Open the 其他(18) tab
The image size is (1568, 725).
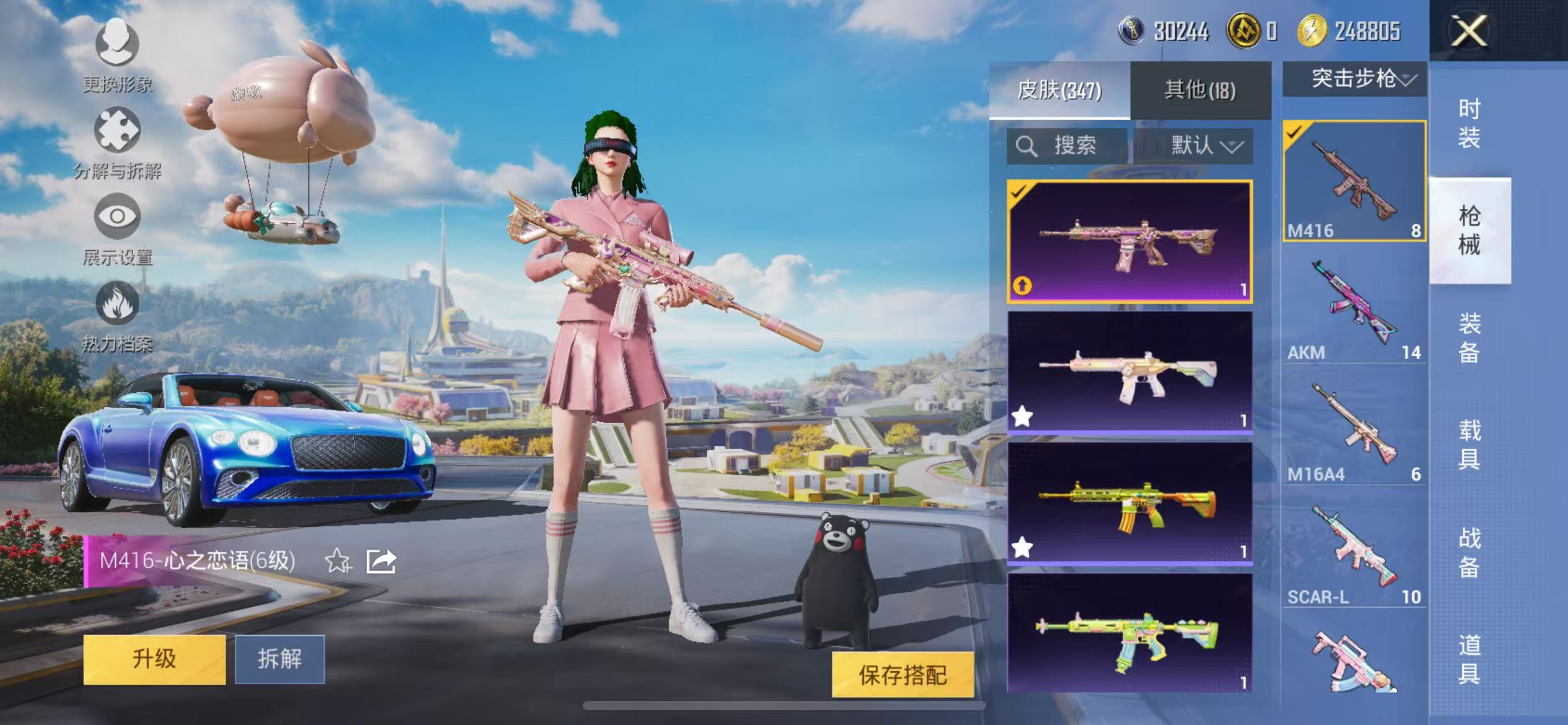point(1200,90)
